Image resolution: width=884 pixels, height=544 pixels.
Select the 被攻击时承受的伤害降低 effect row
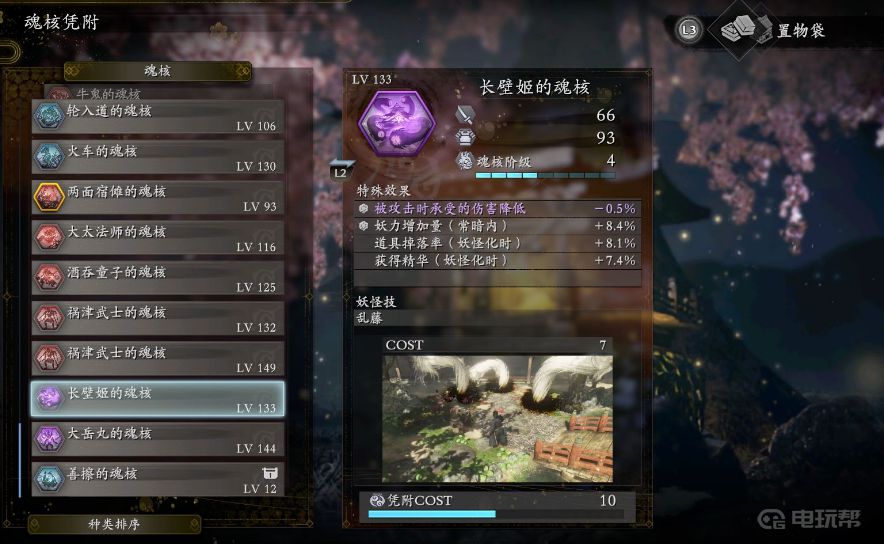click(497, 208)
